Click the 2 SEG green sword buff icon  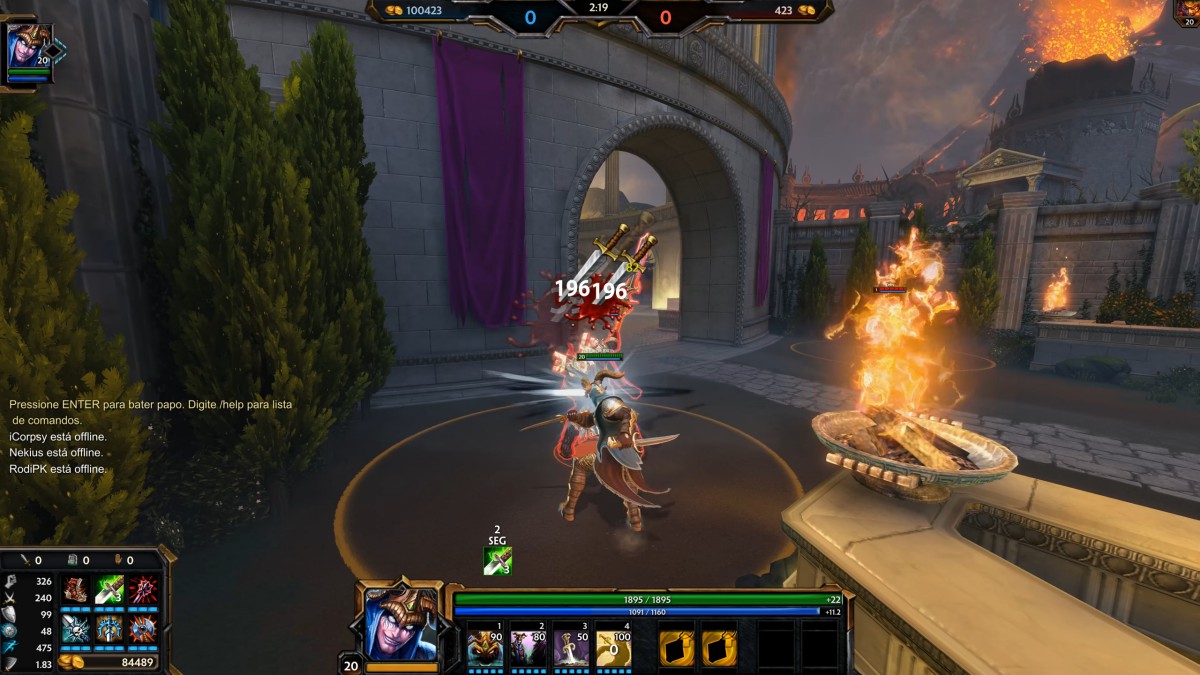pyautogui.click(x=497, y=561)
